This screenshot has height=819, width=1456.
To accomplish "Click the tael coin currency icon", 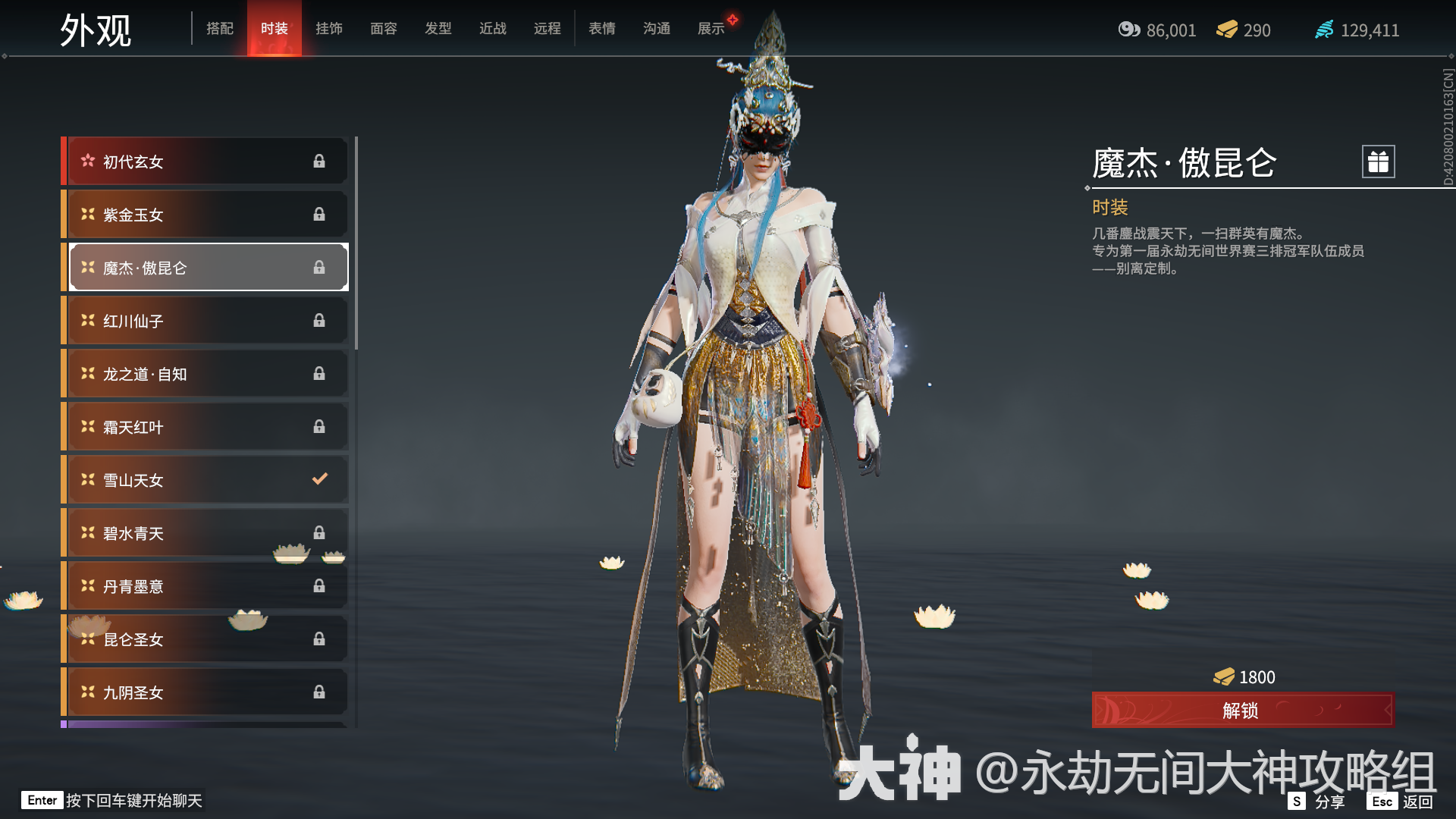I will click(1128, 30).
